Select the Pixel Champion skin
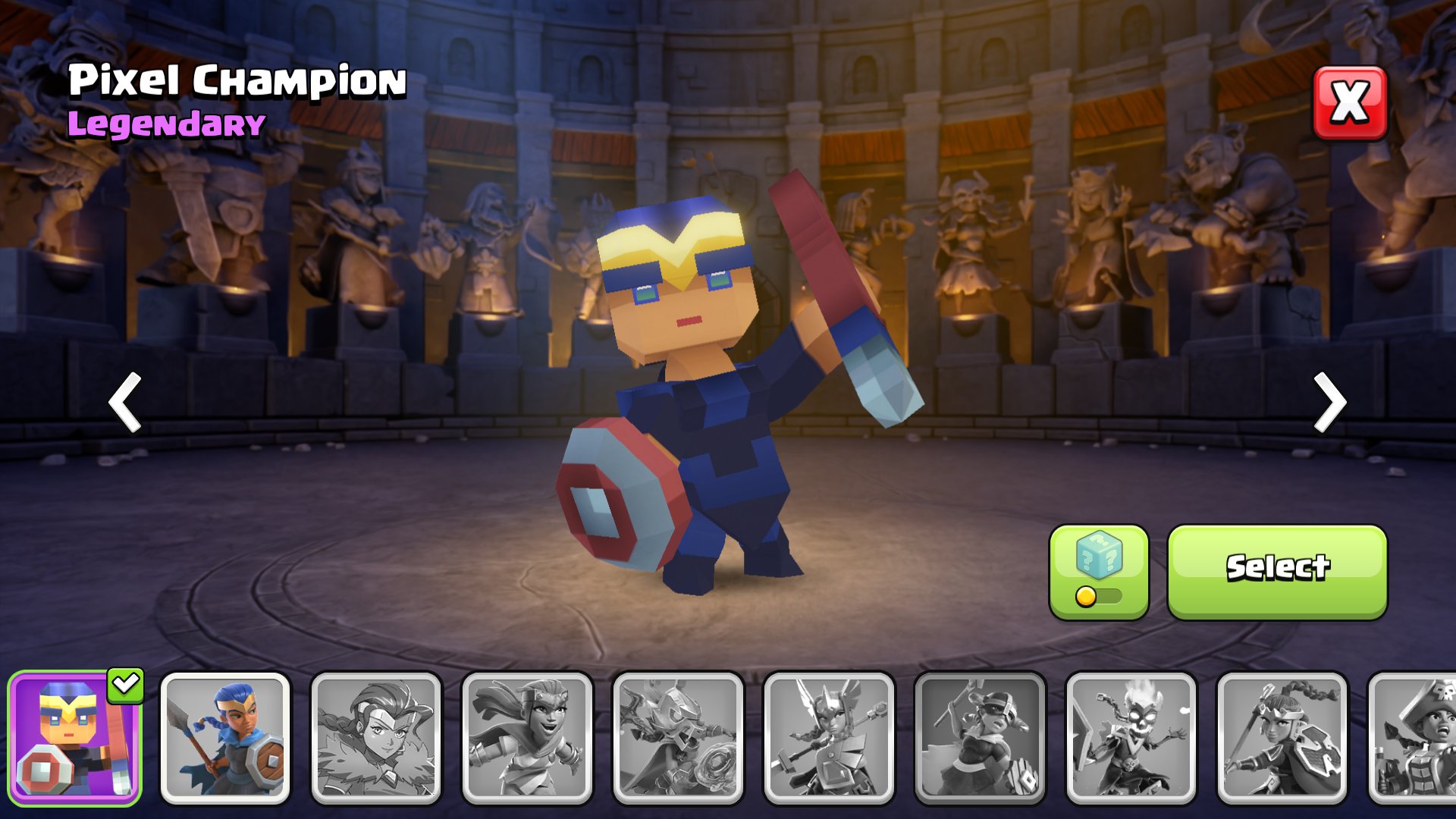The width and height of the screenshot is (1456, 819). tap(1277, 572)
